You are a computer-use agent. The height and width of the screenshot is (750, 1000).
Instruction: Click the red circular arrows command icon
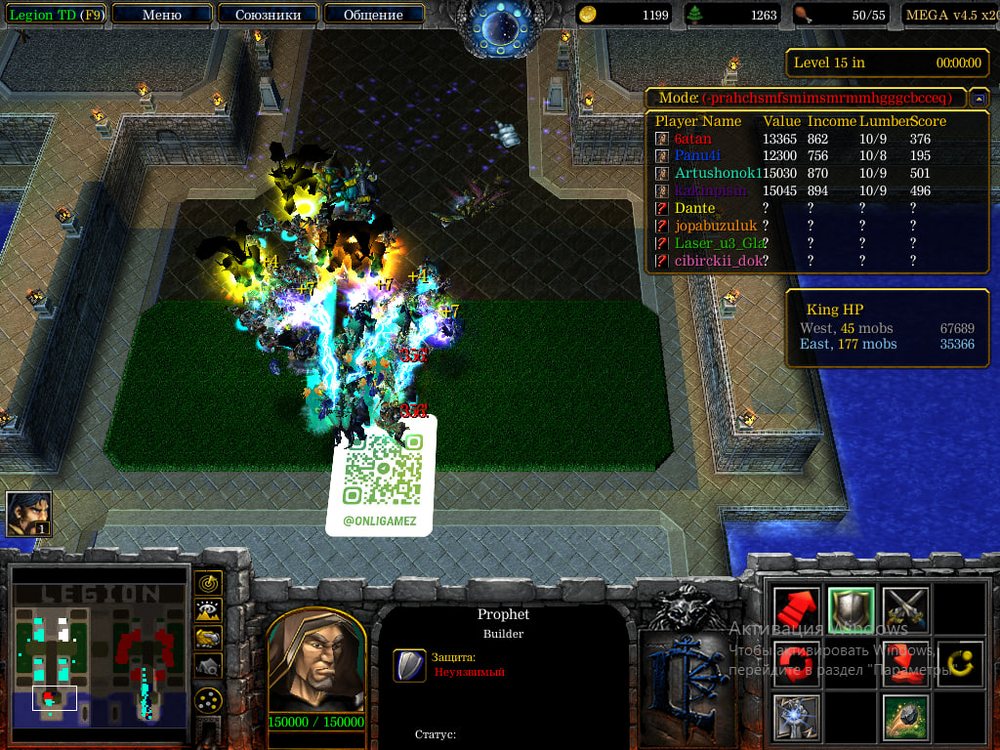pos(797,663)
